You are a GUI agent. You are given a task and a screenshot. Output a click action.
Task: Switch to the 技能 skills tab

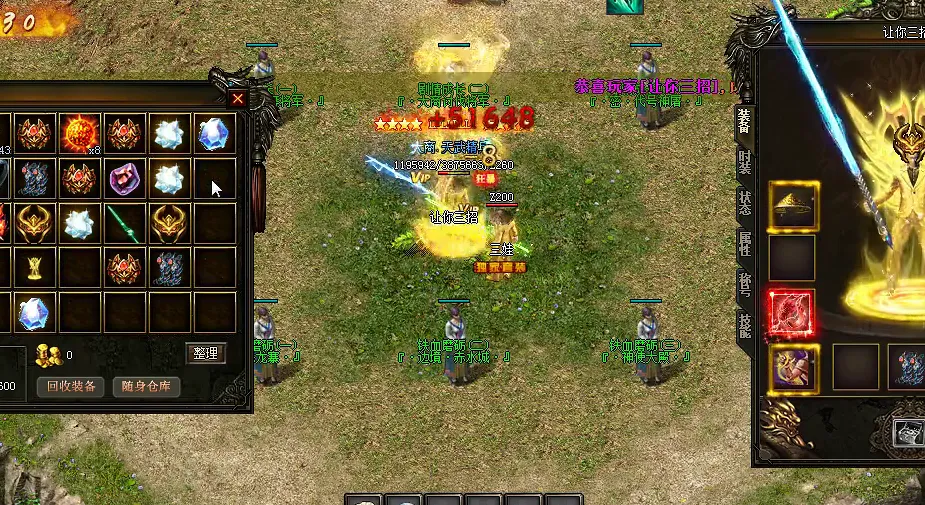744,326
